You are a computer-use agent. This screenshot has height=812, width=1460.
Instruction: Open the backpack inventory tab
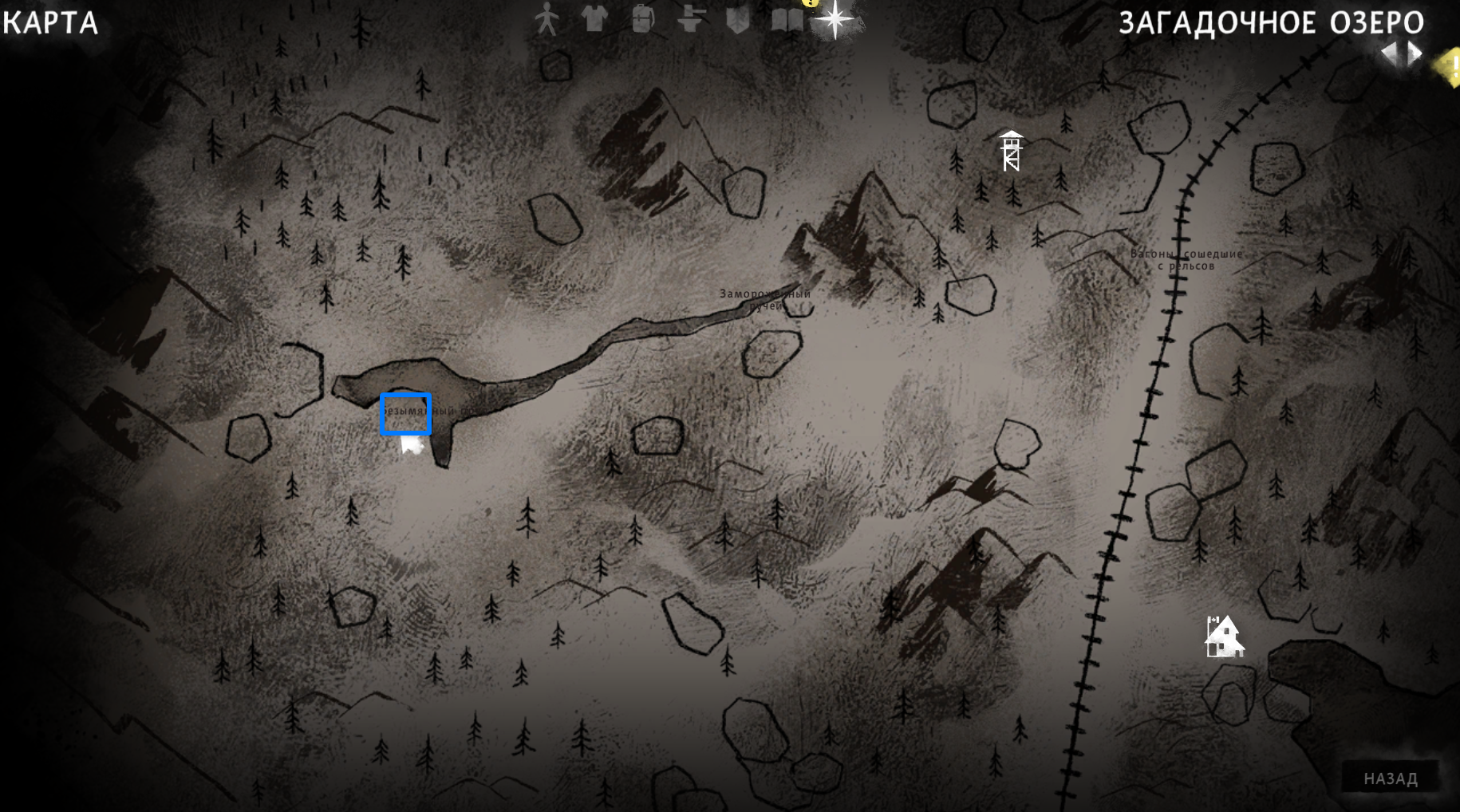[642, 18]
